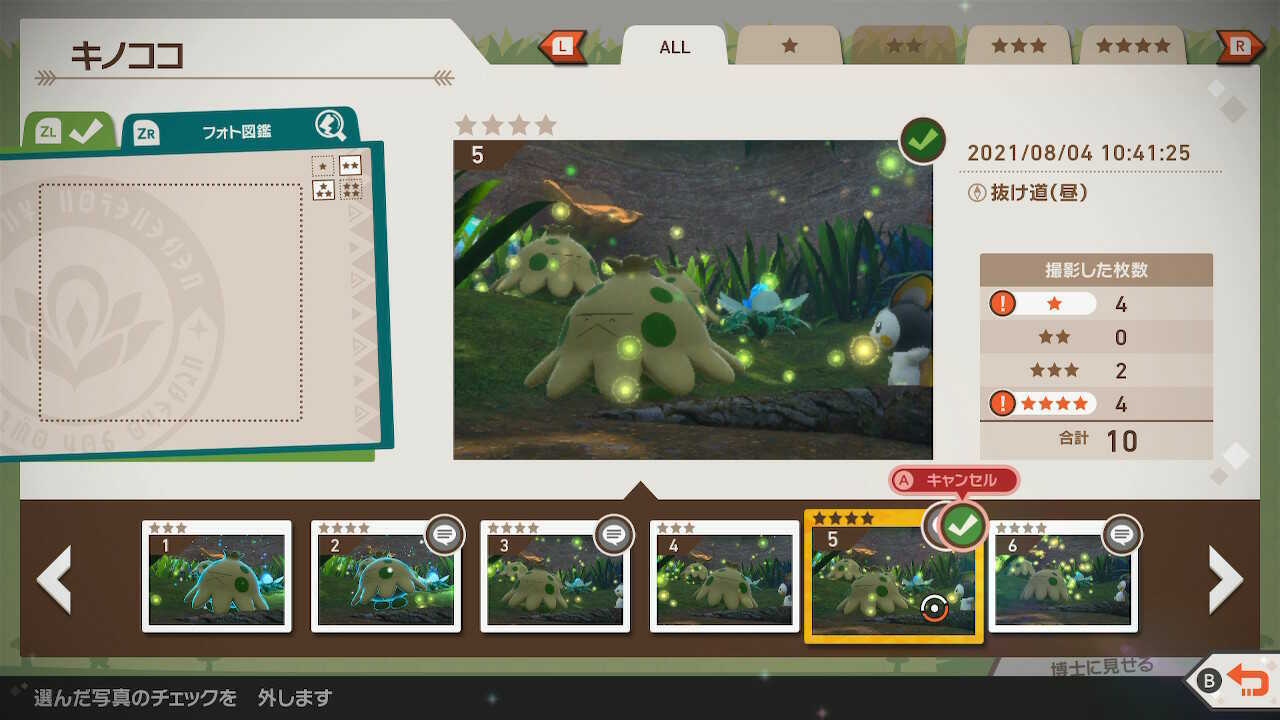Select the photo 3 thumbnail

[x=555, y=578]
